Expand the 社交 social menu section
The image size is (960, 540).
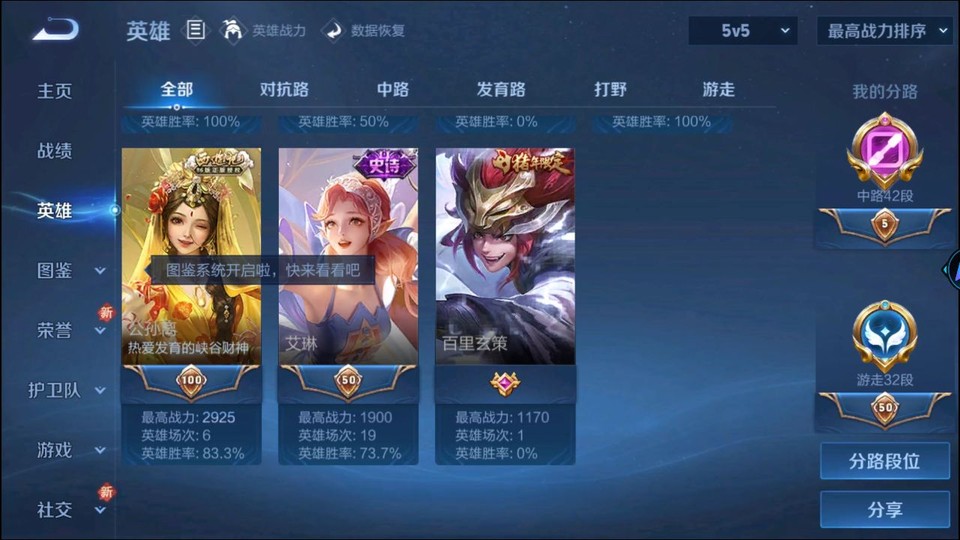tap(70, 510)
